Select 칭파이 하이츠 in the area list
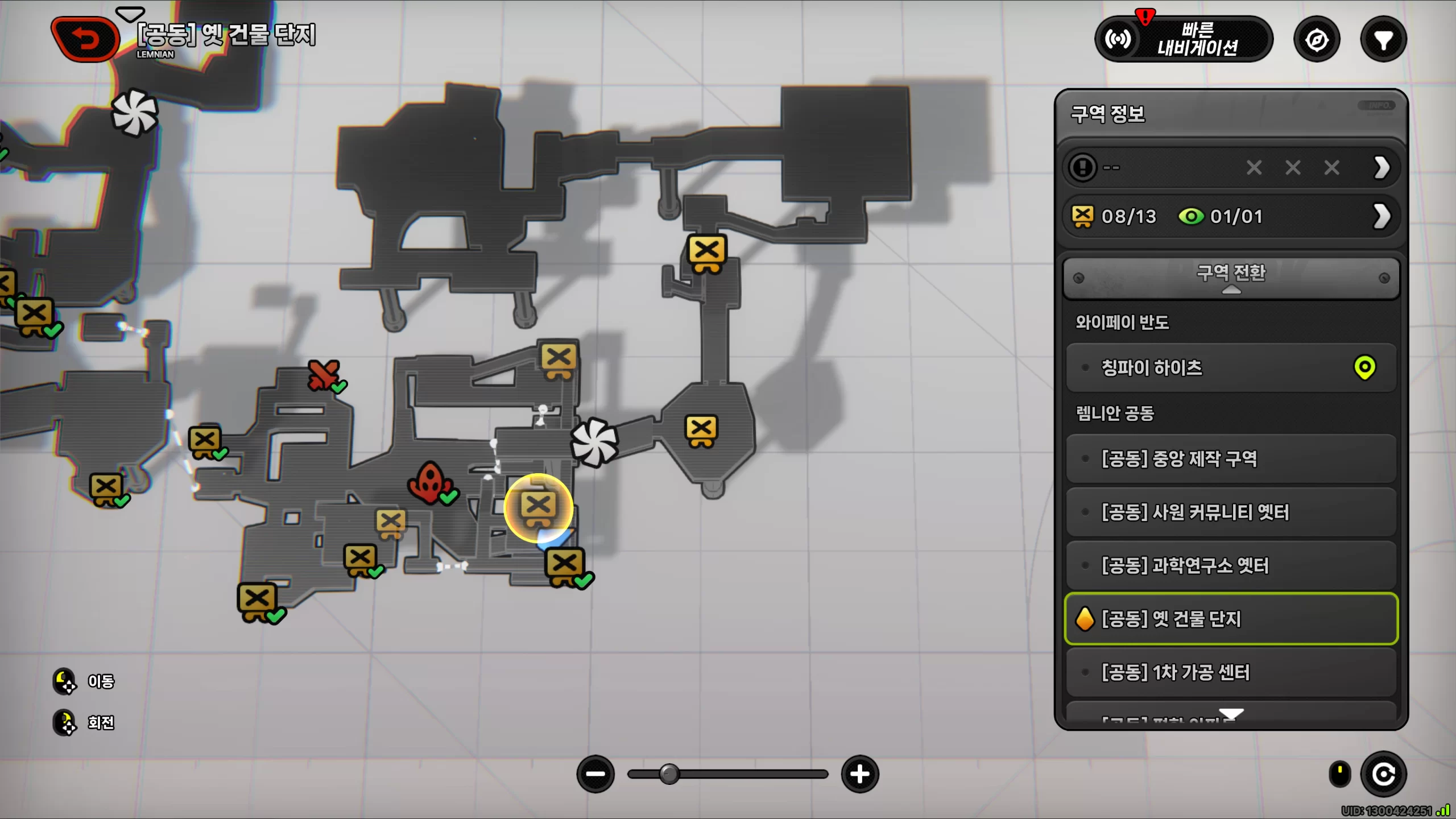 coord(1231,367)
